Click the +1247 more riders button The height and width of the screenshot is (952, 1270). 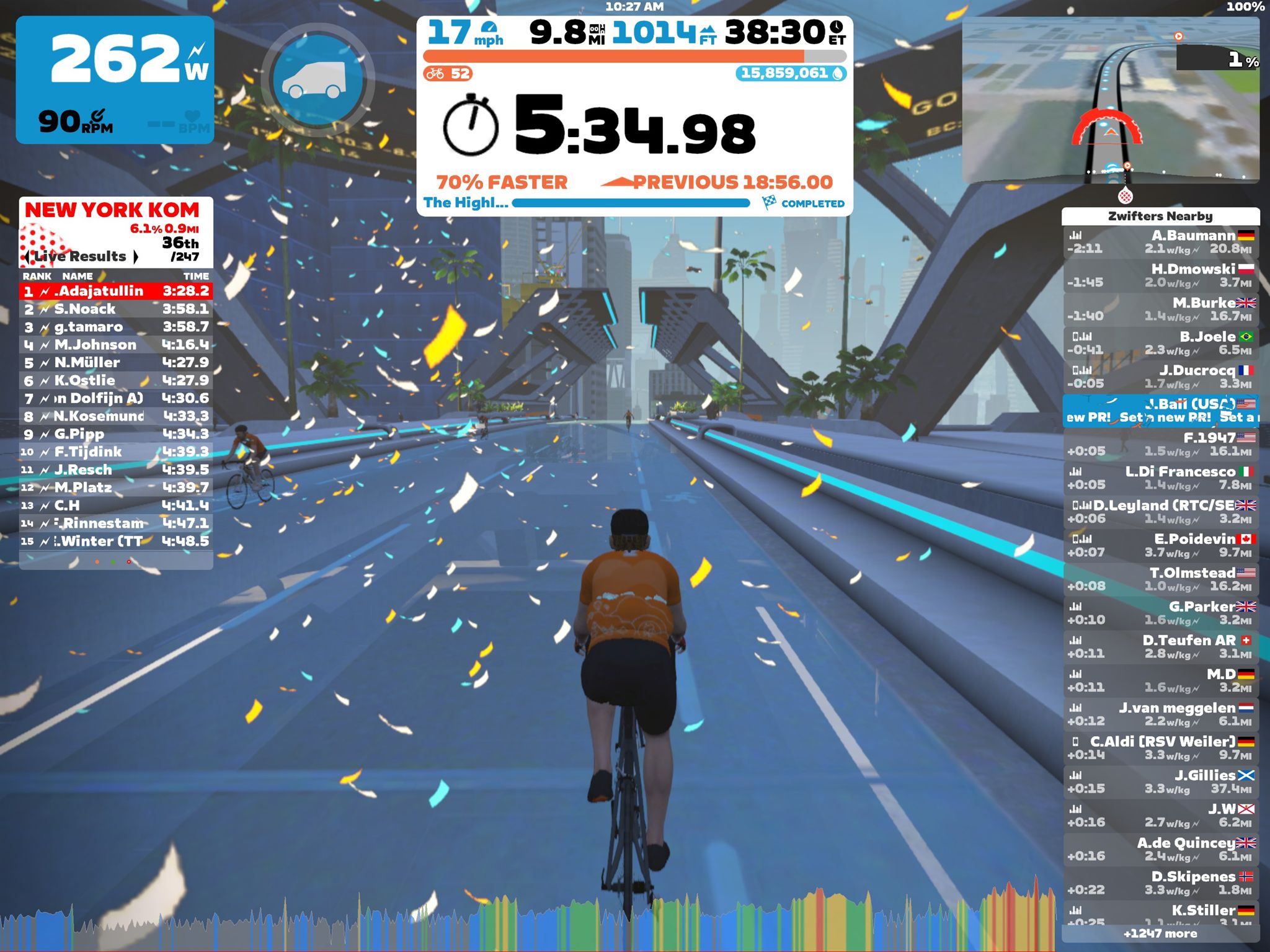(1161, 933)
